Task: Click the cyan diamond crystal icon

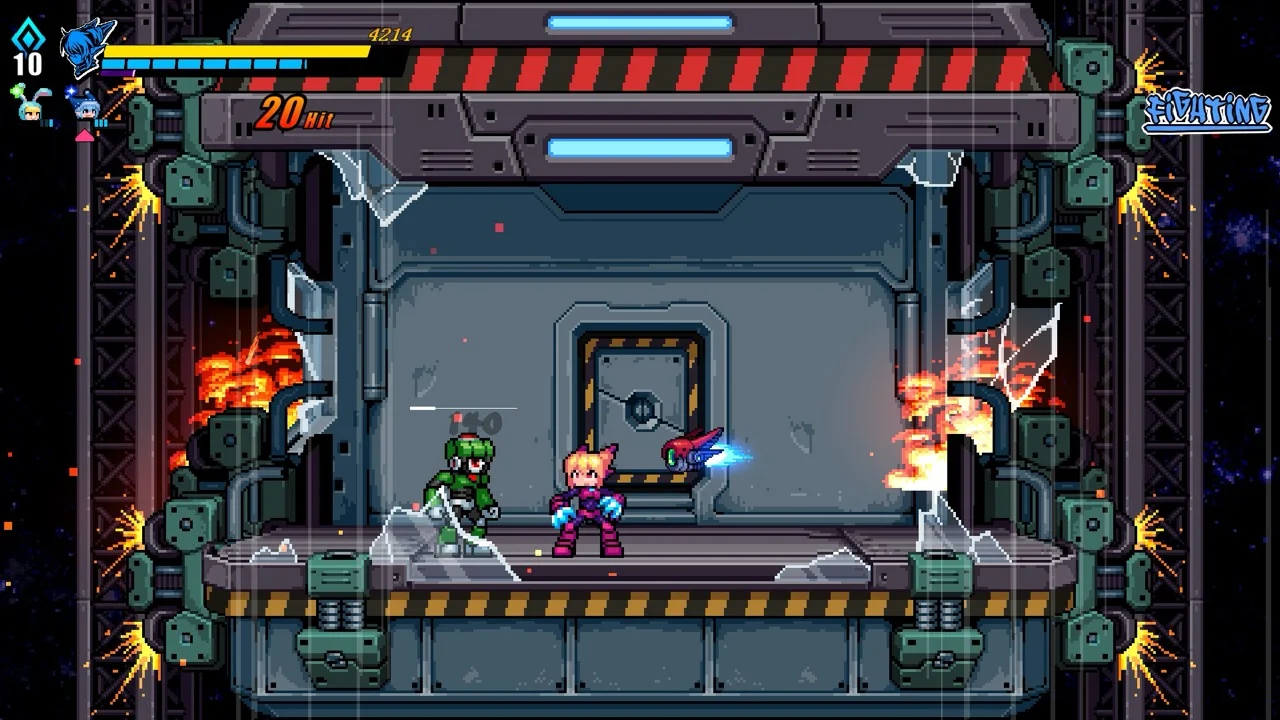Action: tap(24, 32)
